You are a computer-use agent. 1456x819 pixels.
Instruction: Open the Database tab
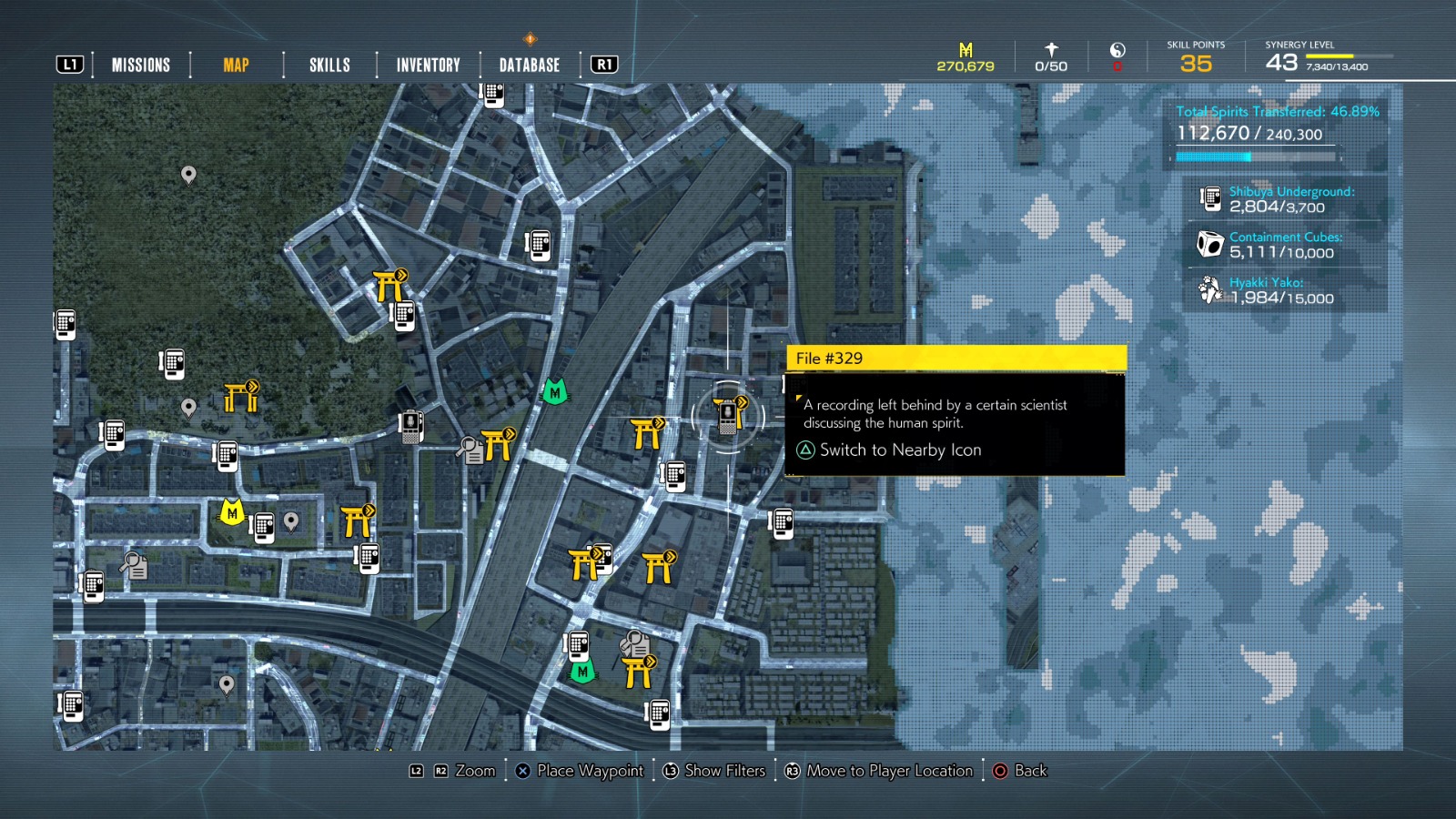(x=528, y=64)
